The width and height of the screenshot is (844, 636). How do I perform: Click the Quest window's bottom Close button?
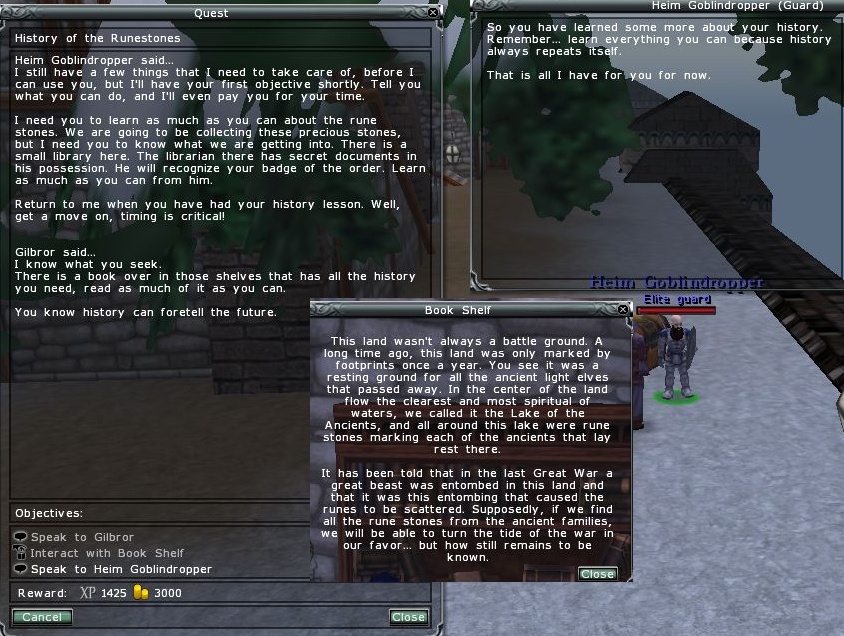click(408, 617)
